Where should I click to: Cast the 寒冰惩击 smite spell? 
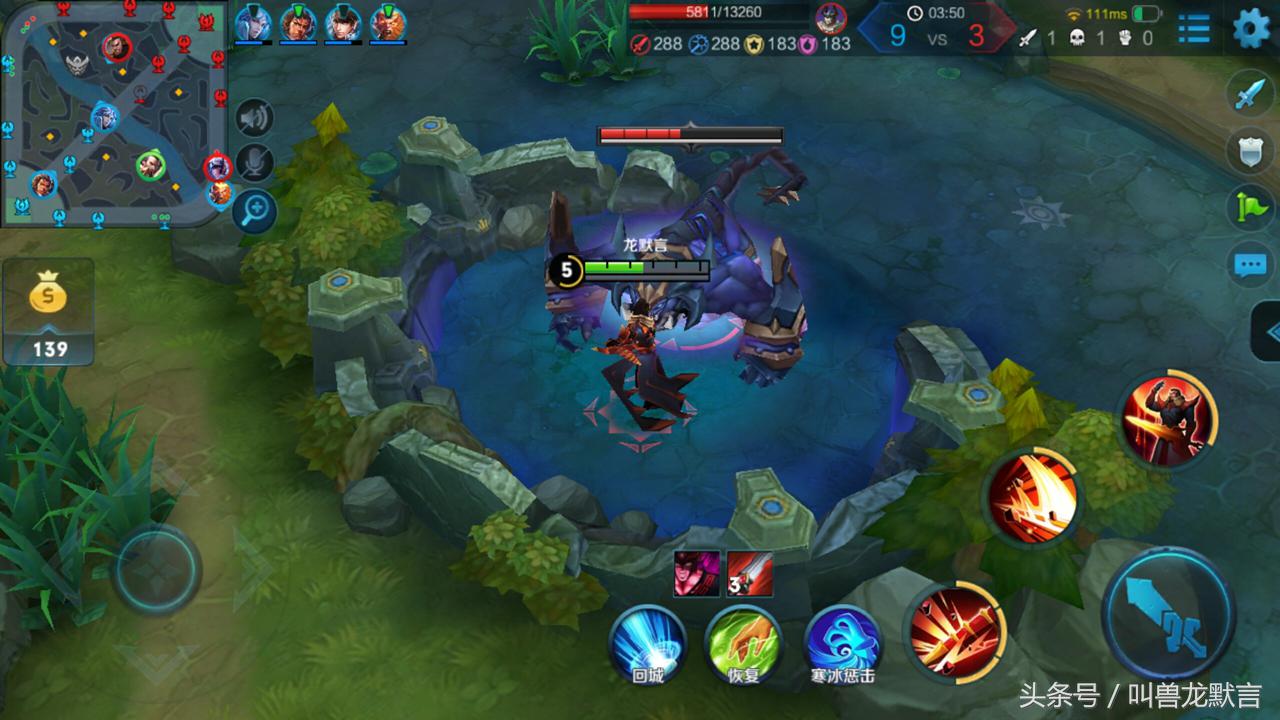[843, 643]
